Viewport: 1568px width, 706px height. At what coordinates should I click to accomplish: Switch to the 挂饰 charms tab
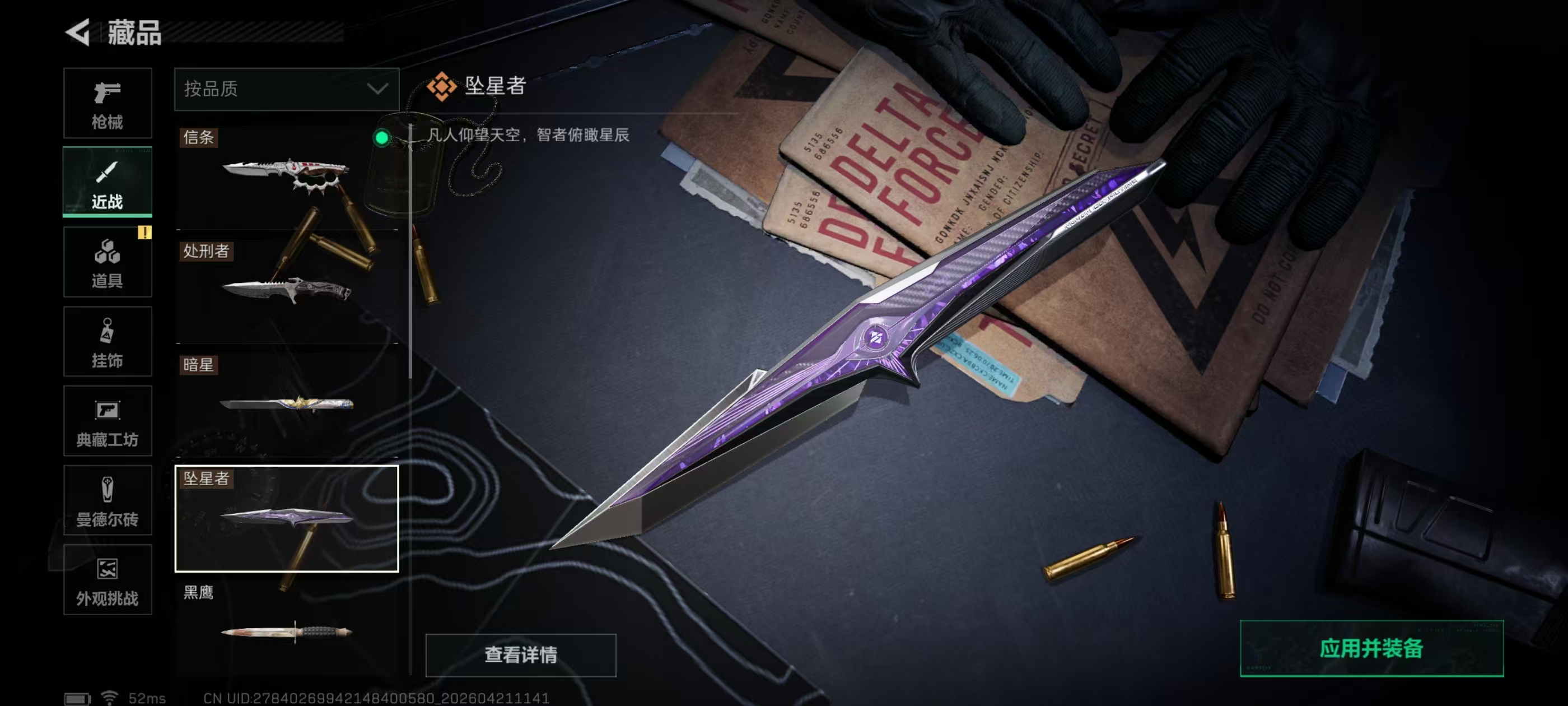107,342
